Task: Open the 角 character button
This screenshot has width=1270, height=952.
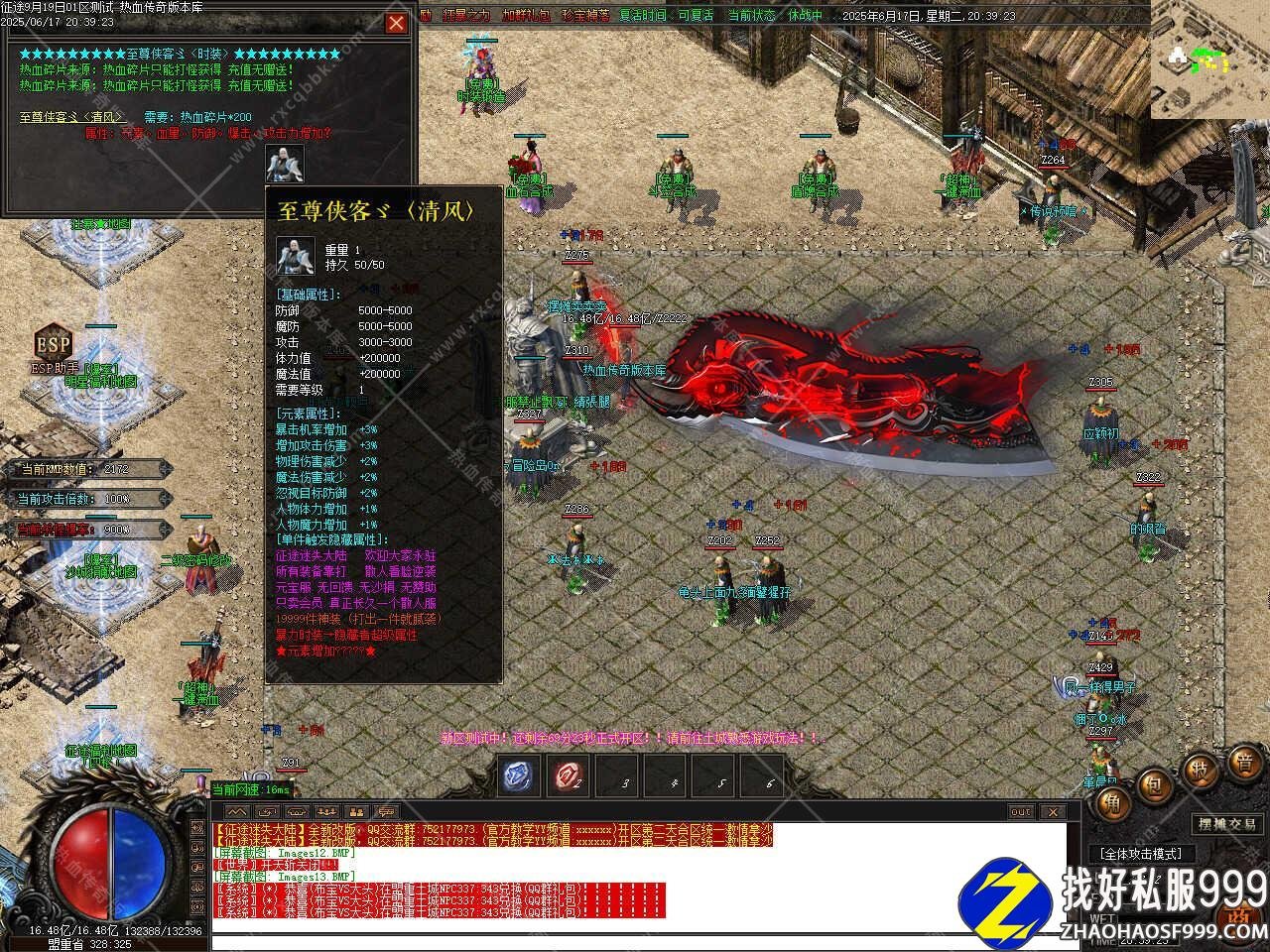Action: pyautogui.click(x=1111, y=805)
